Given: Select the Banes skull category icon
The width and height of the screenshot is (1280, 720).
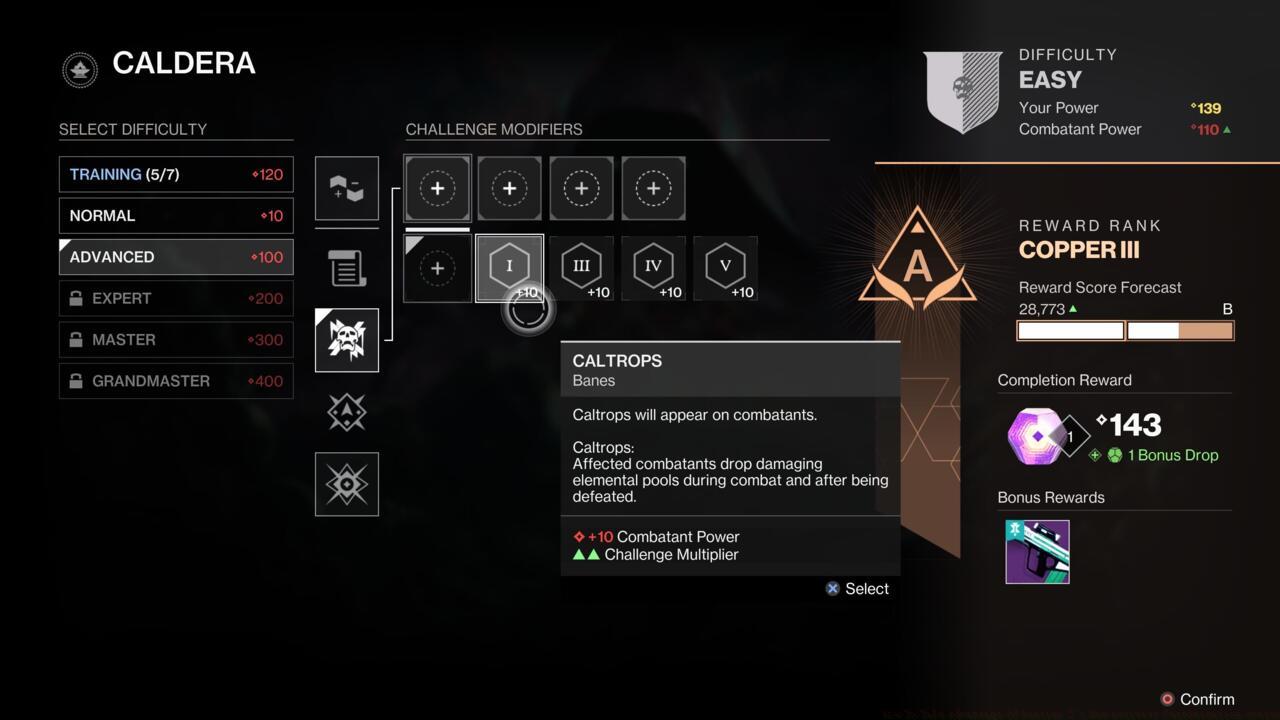Looking at the screenshot, I should (347, 339).
